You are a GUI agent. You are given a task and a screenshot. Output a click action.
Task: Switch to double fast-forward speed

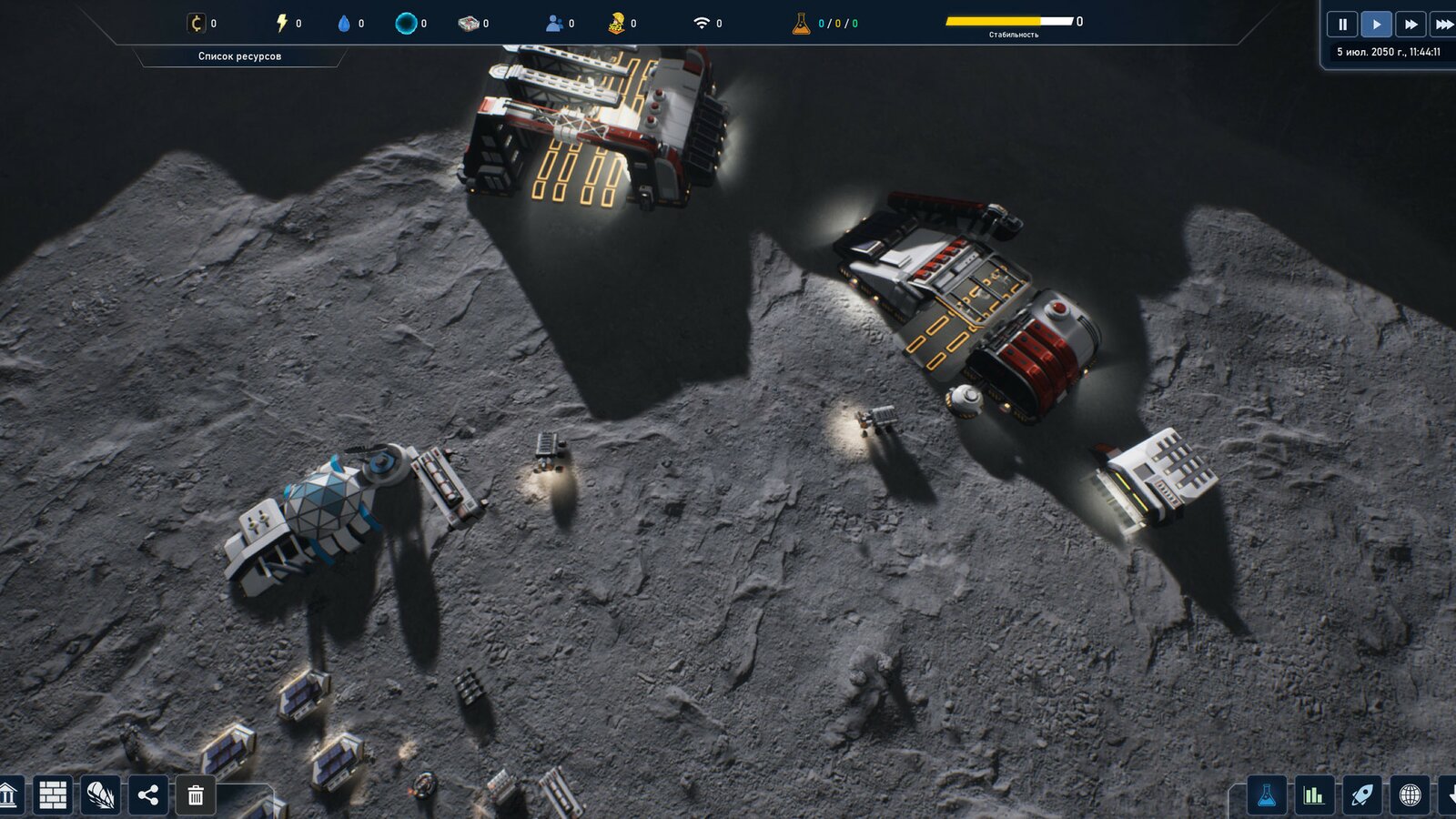point(1410,25)
